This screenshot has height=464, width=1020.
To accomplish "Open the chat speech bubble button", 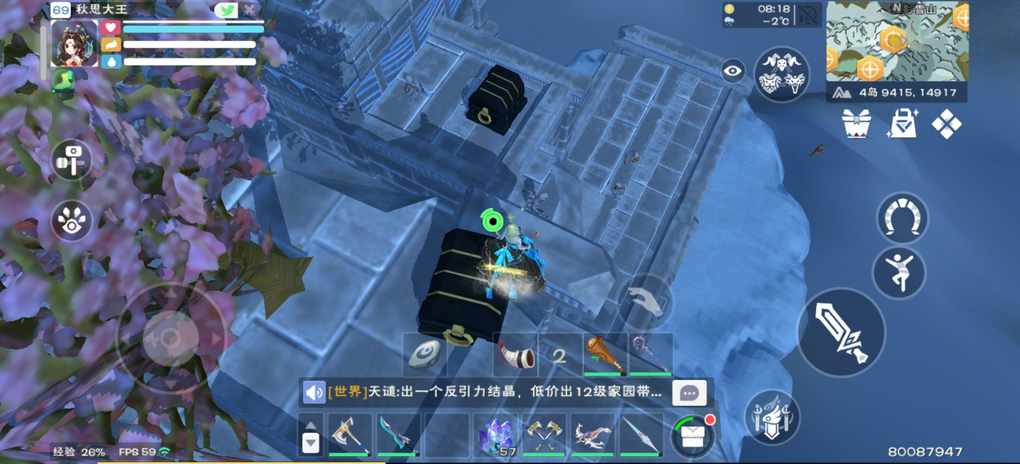I will point(690,392).
